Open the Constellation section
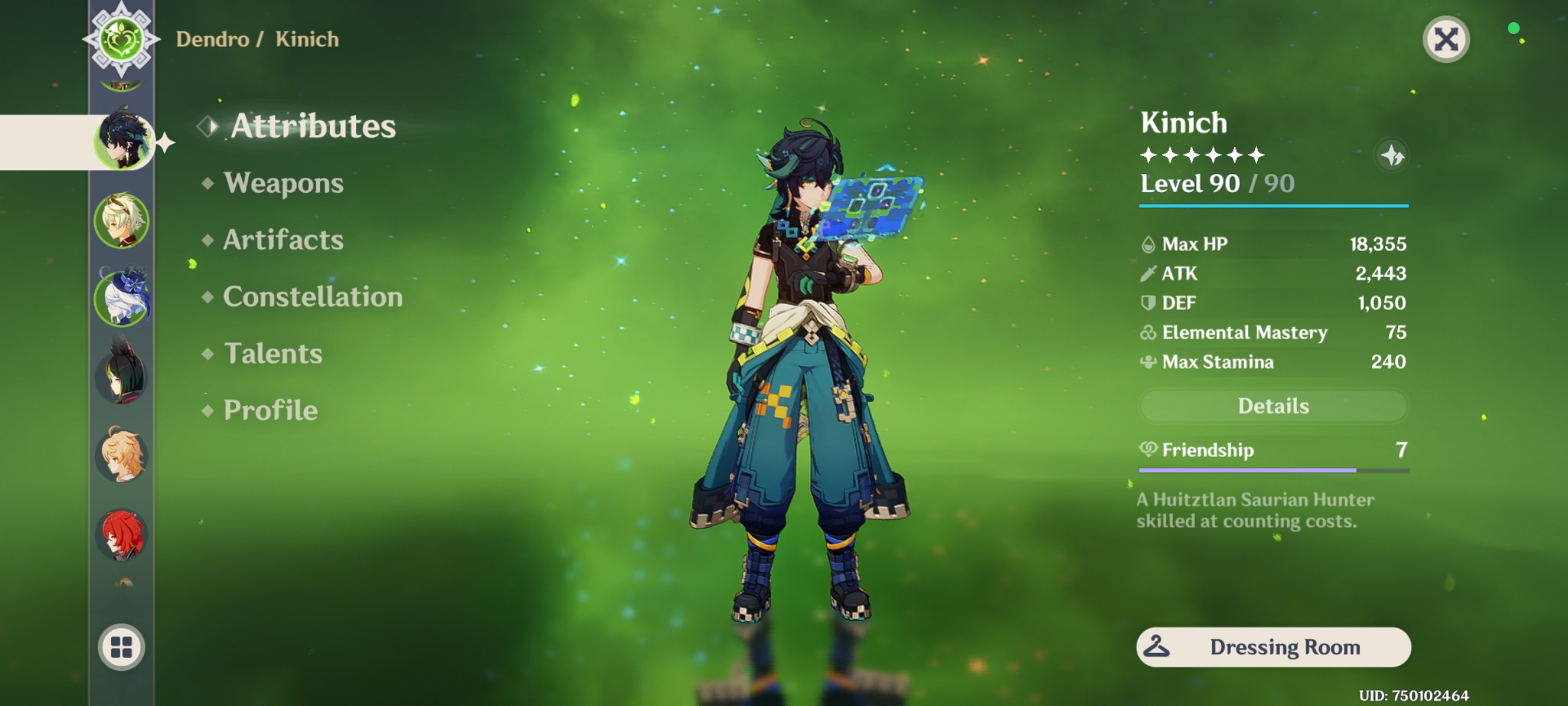This screenshot has height=706, width=1568. tap(312, 297)
